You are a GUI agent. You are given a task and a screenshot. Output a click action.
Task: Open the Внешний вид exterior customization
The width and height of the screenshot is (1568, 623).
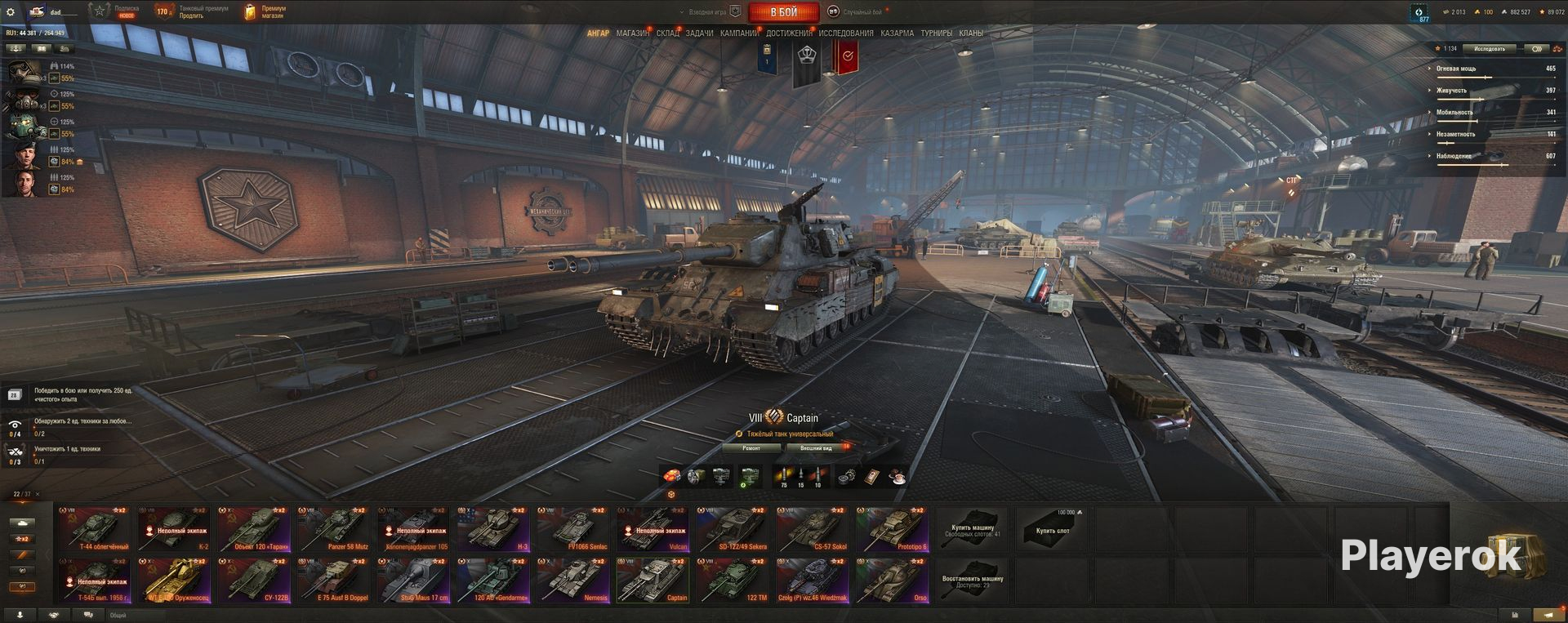pos(816,448)
